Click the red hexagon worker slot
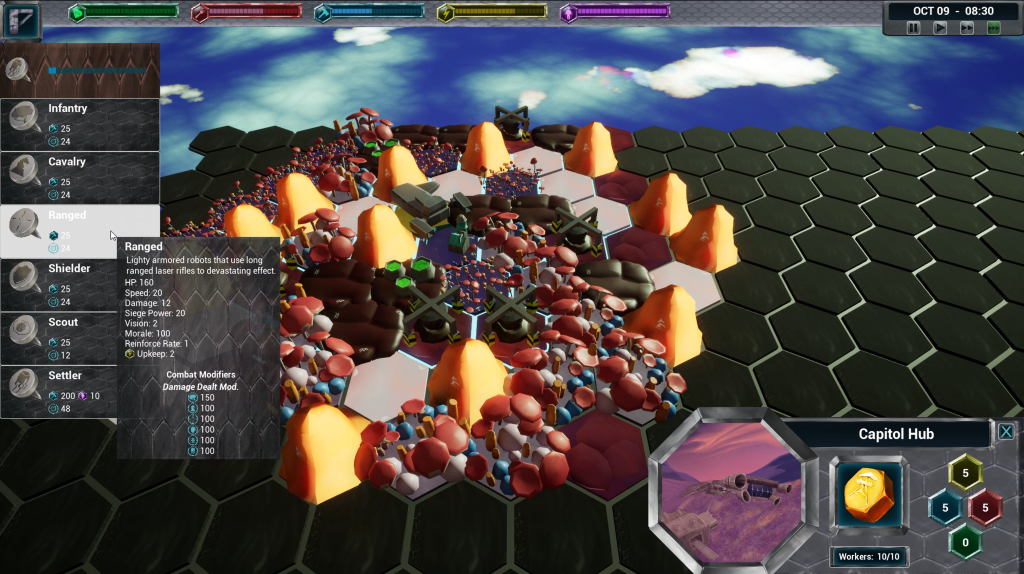 click(985, 507)
